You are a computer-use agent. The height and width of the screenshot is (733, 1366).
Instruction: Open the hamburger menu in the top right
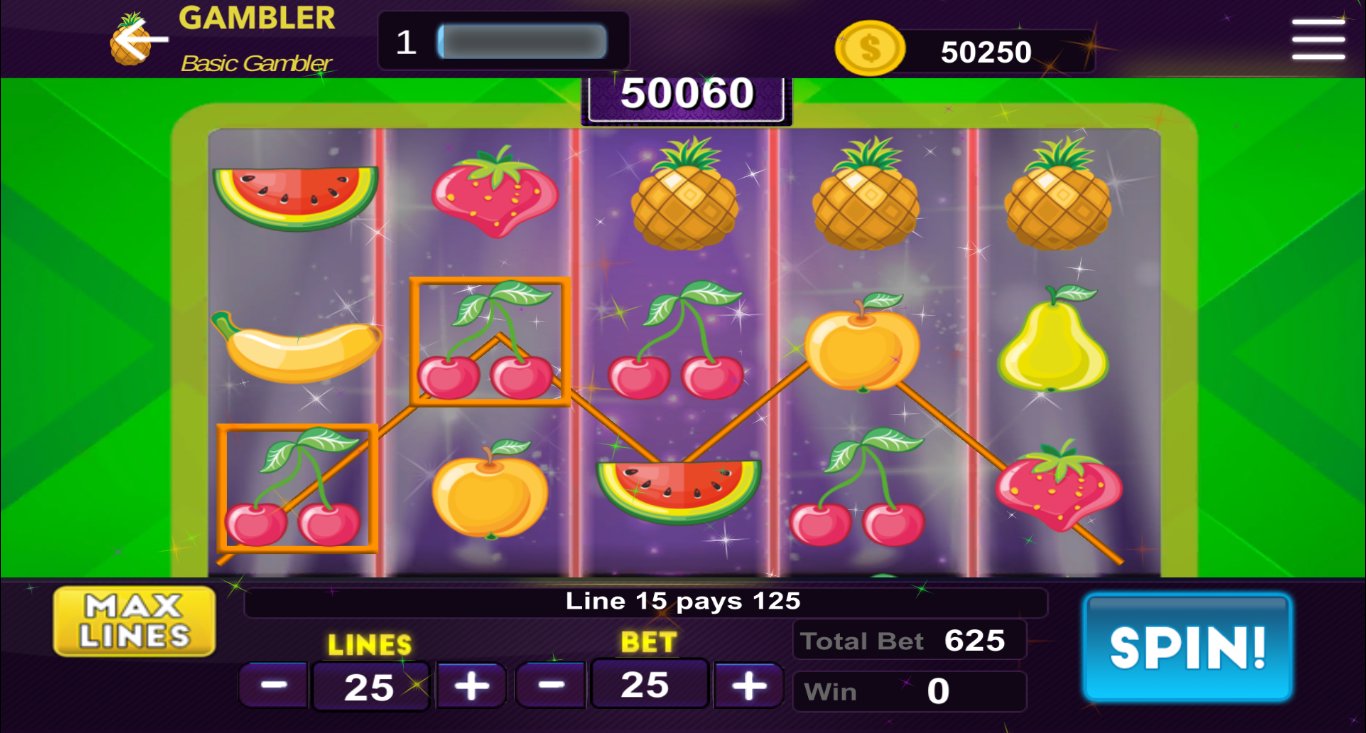1317,41
